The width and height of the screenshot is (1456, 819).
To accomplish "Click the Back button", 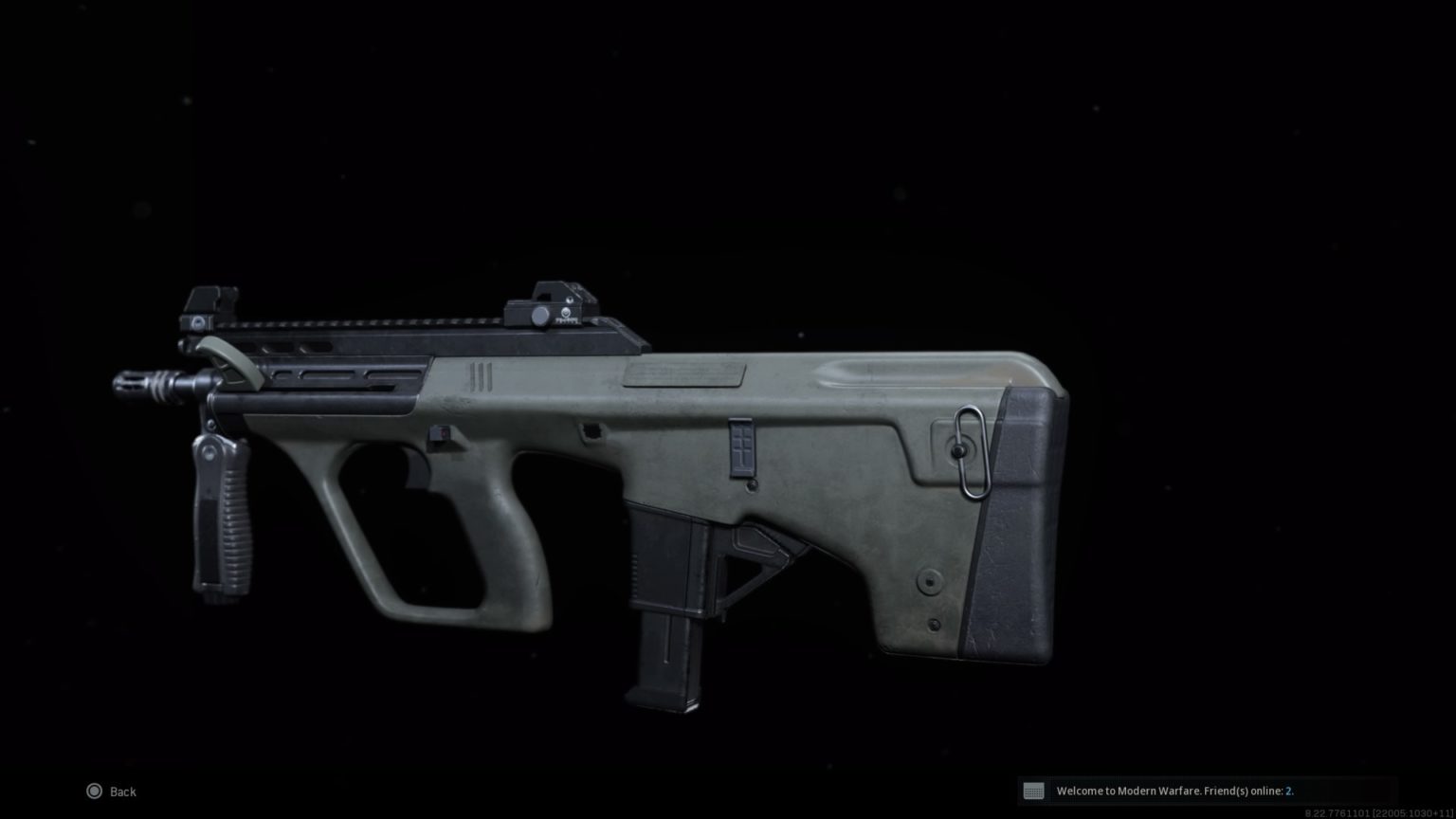I will tap(121, 791).
